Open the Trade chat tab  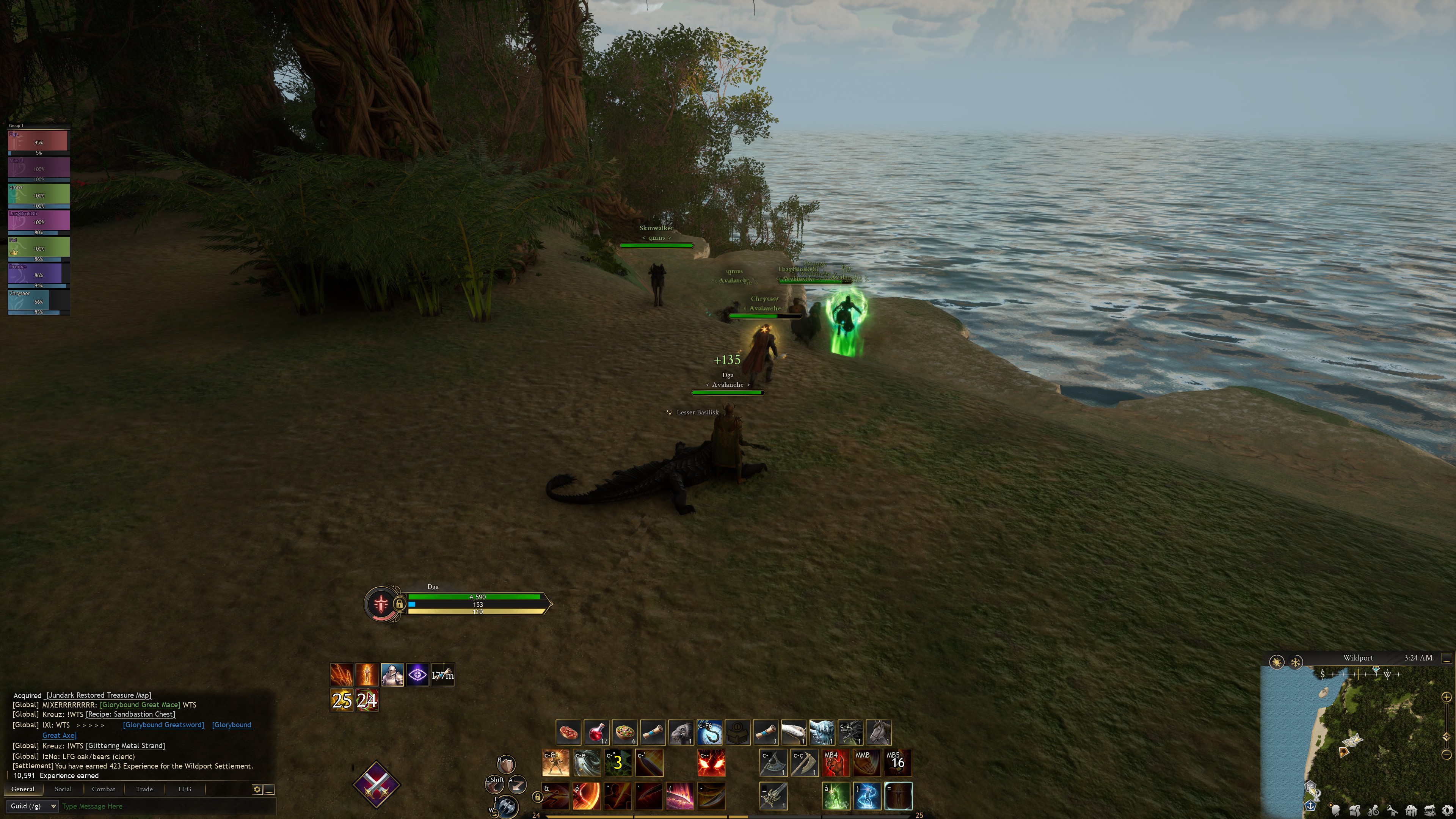tap(144, 789)
